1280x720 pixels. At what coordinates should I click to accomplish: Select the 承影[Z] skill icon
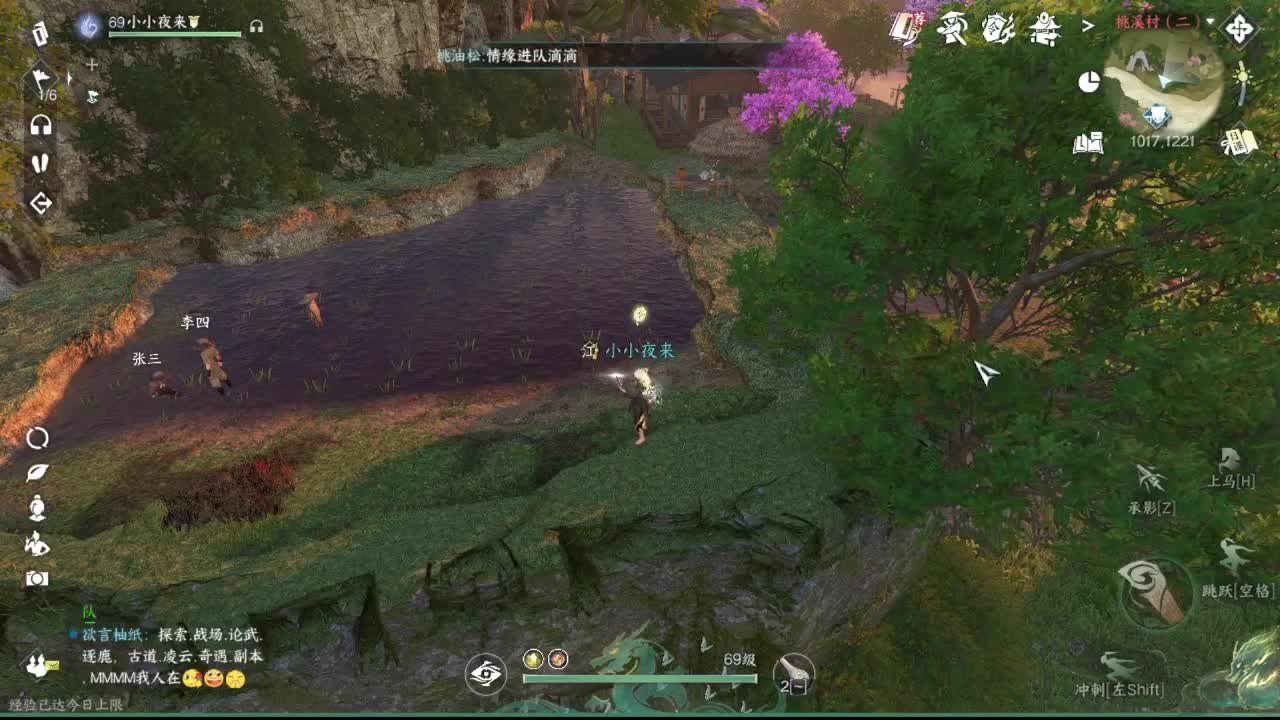(1150, 478)
